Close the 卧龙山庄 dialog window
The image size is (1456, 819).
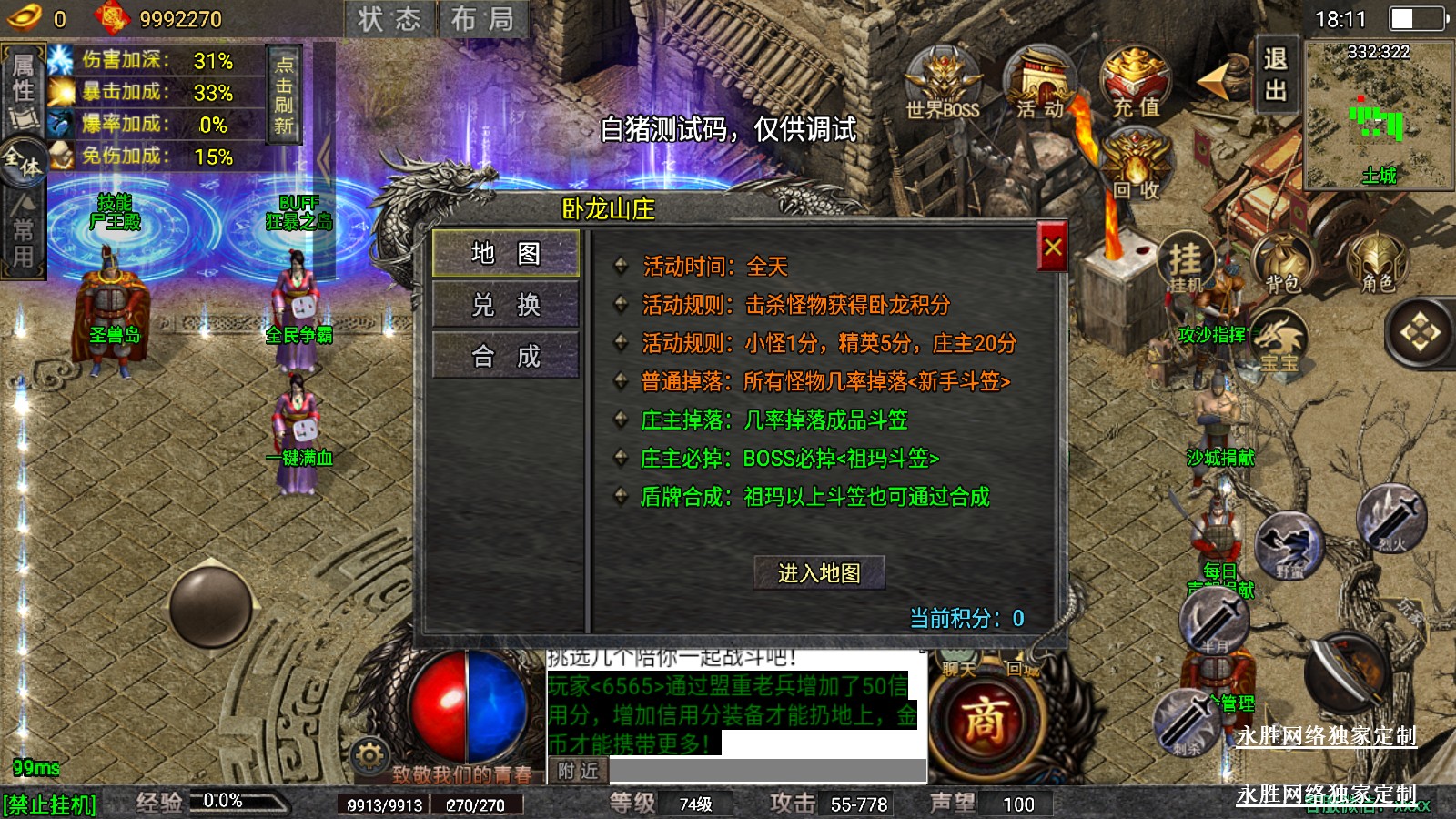tap(1053, 247)
